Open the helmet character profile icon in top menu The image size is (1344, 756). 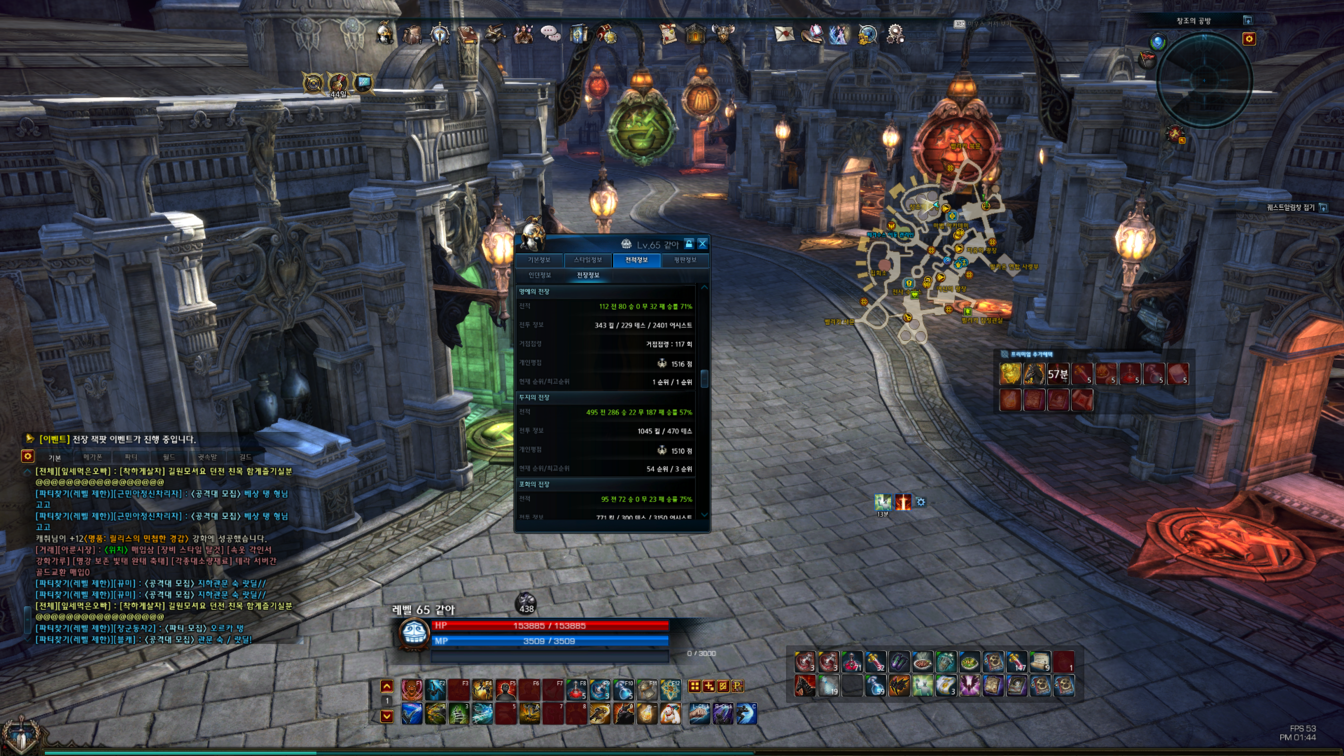pos(385,34)
